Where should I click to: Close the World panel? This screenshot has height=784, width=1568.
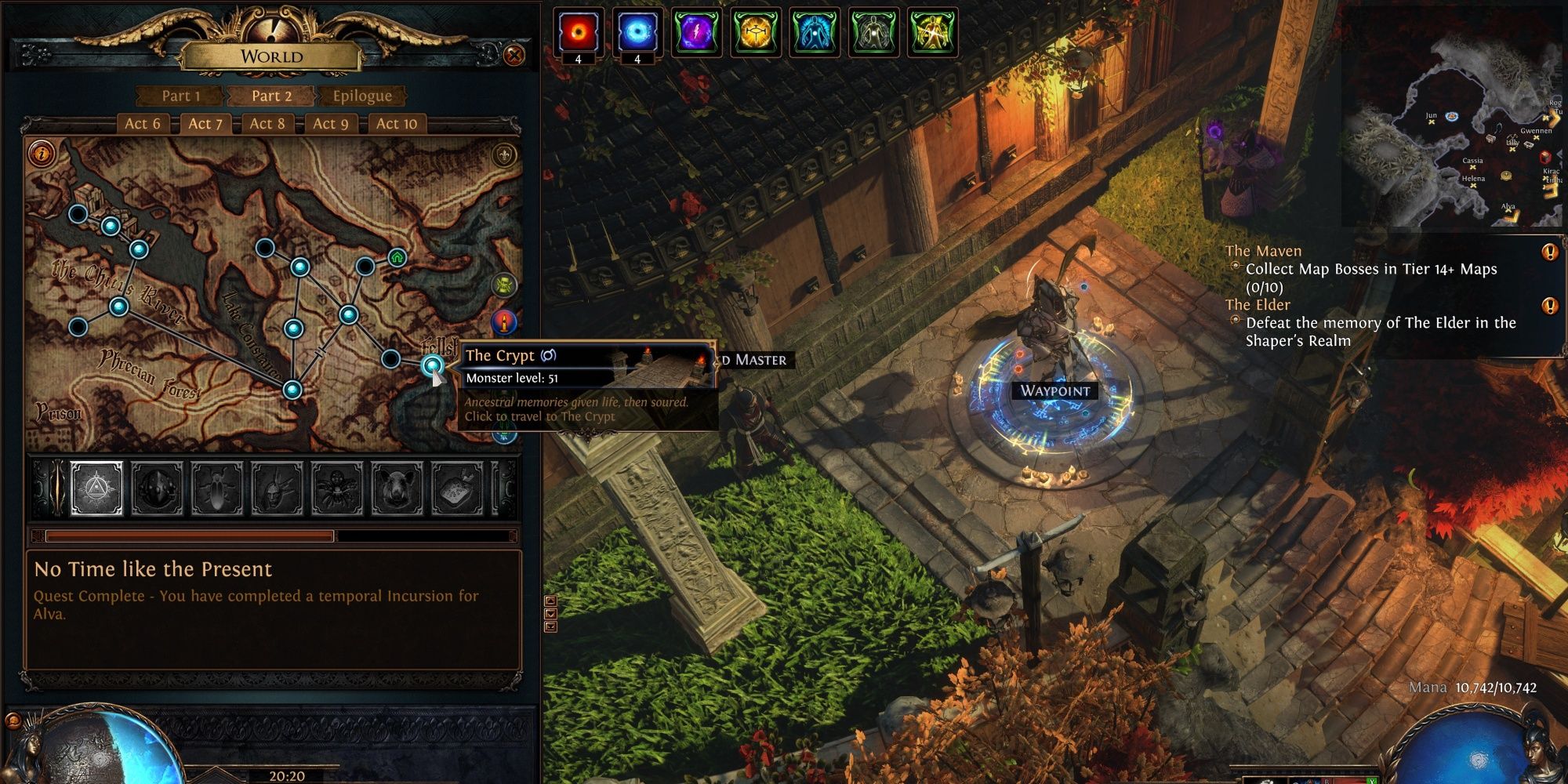pos(514,55)
